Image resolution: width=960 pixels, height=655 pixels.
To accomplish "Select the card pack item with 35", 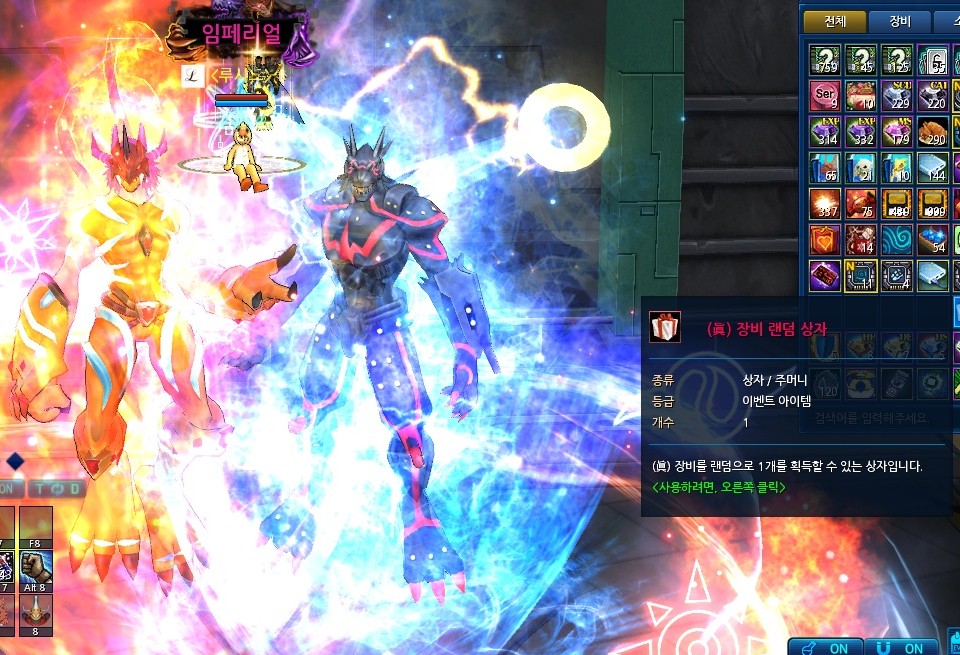I will click(933, 60).
